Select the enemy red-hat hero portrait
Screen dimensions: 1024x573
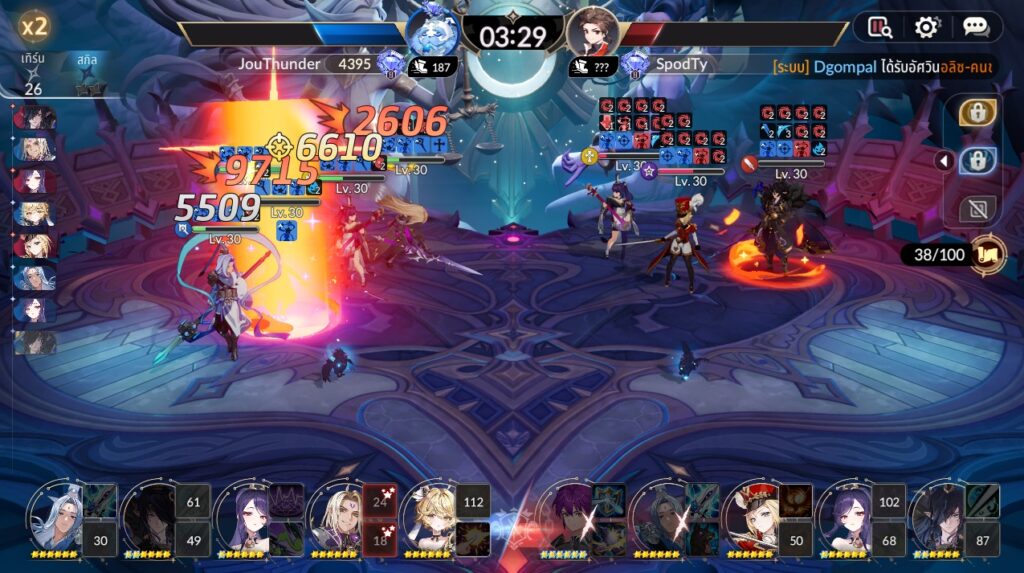pyautogui.click(x=752, y=516)
